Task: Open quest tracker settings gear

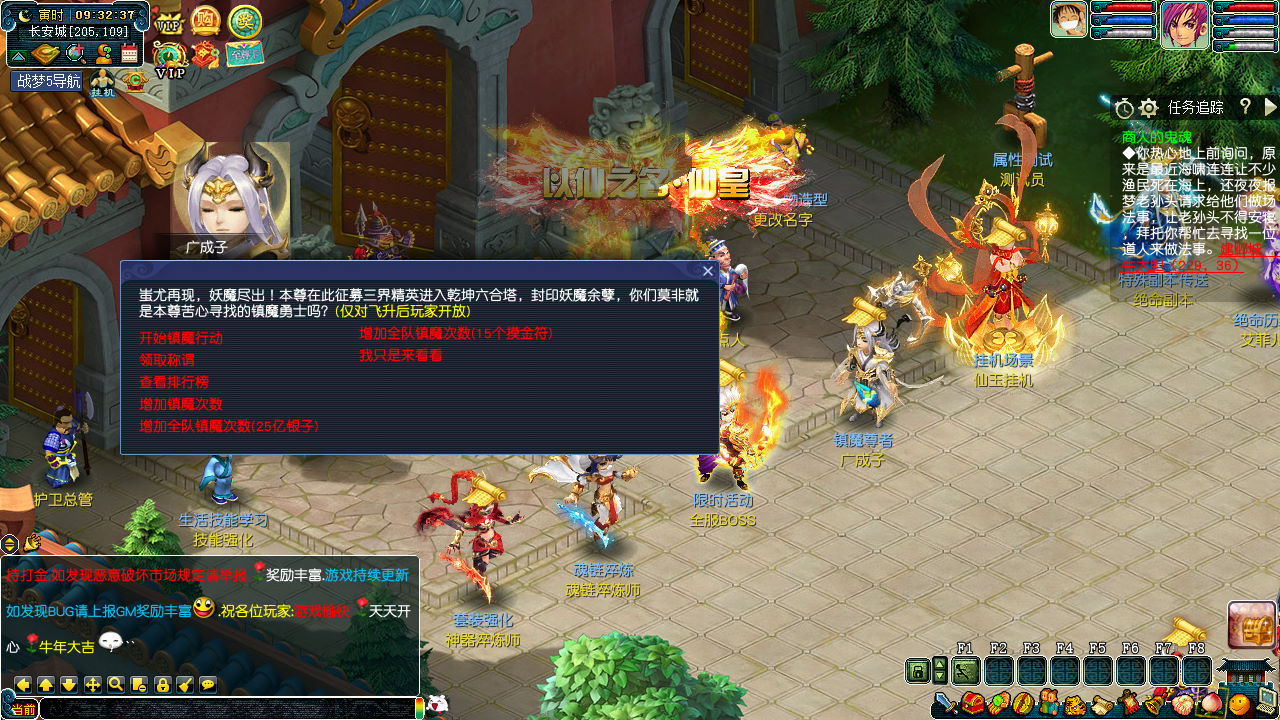Action: click(x=1149, y=108)
